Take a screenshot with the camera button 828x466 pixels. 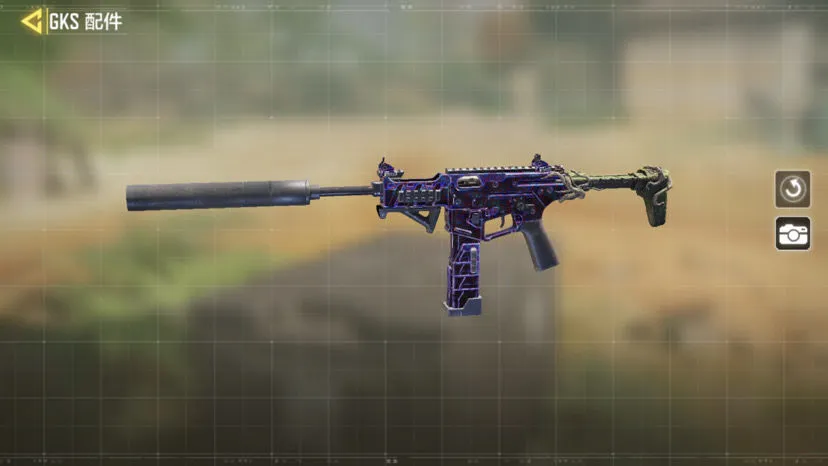792,233
